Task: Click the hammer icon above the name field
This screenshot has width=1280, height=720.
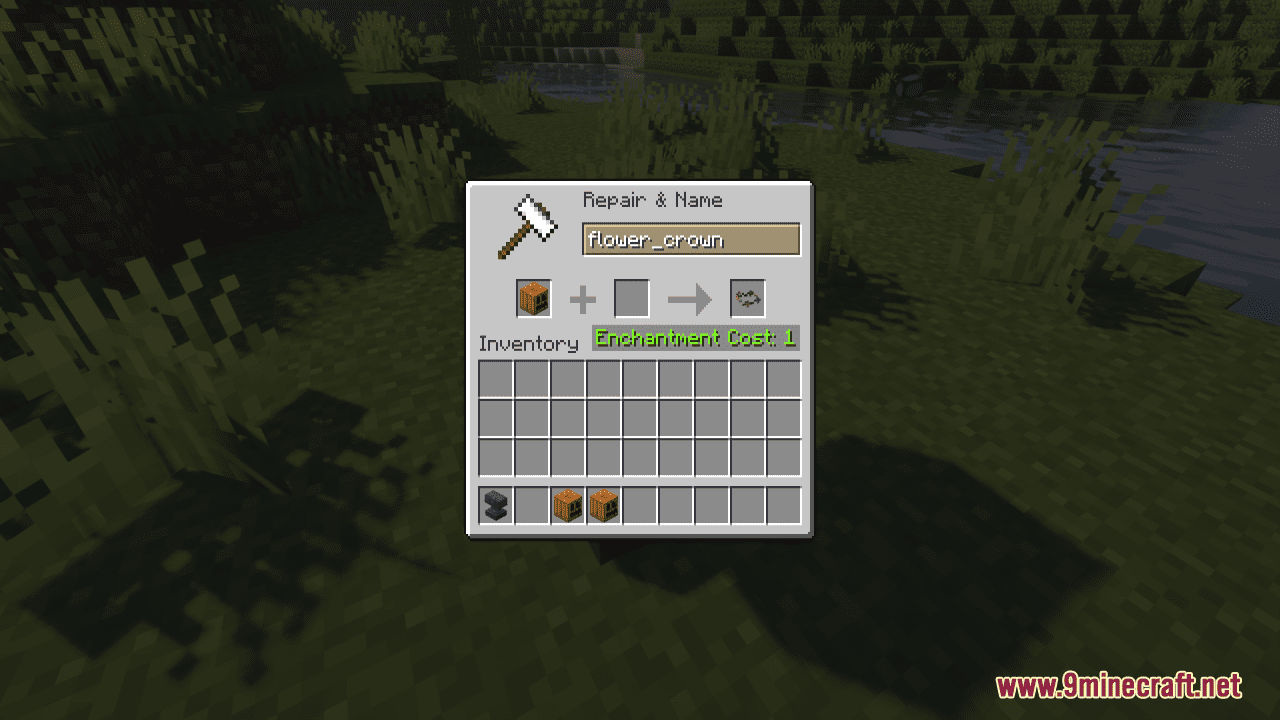Action: [525, 226]
